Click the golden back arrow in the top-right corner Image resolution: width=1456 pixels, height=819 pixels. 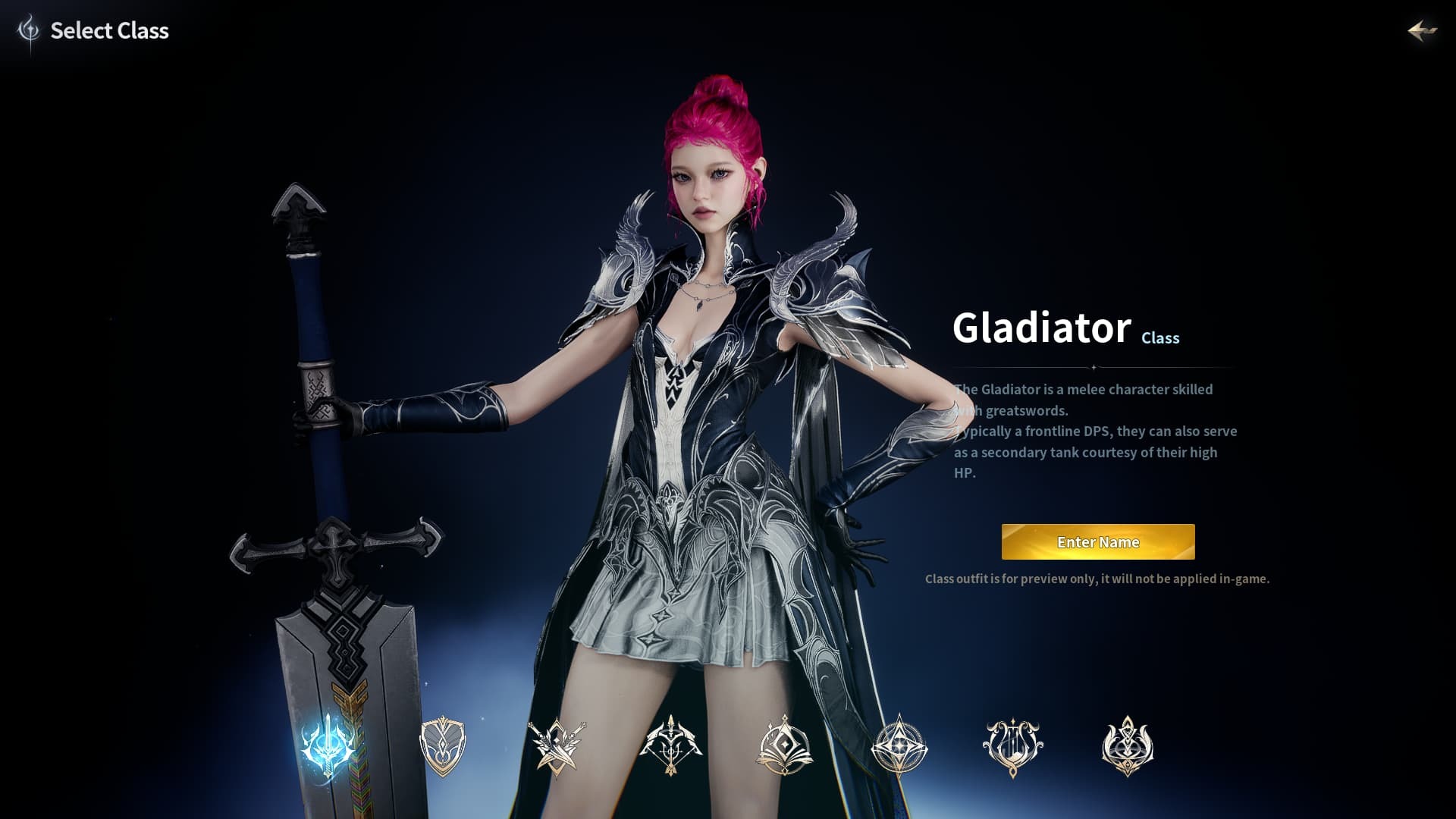1423,32
